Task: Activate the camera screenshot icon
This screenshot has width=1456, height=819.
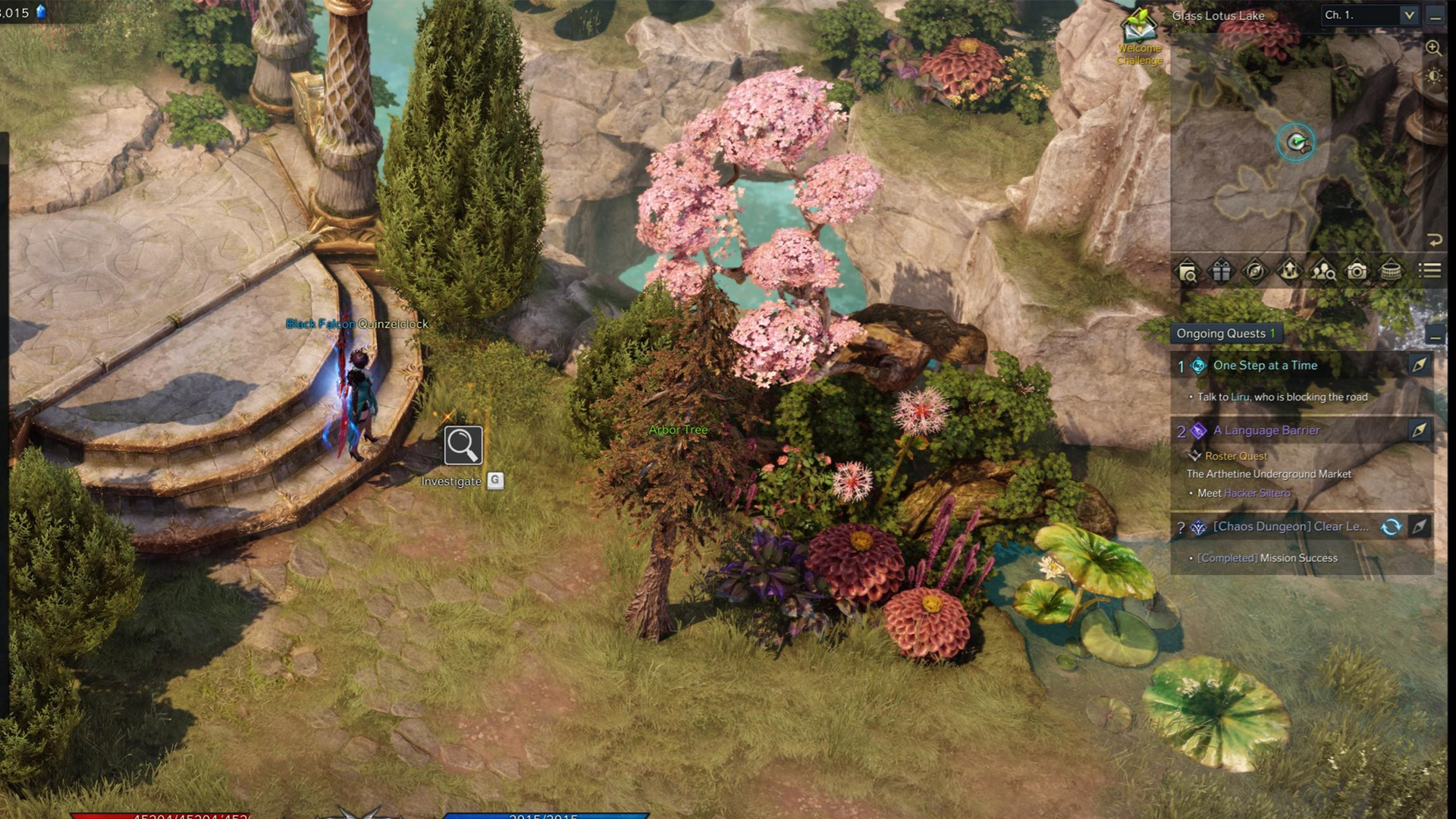Action: click(x=1357, y=271)
